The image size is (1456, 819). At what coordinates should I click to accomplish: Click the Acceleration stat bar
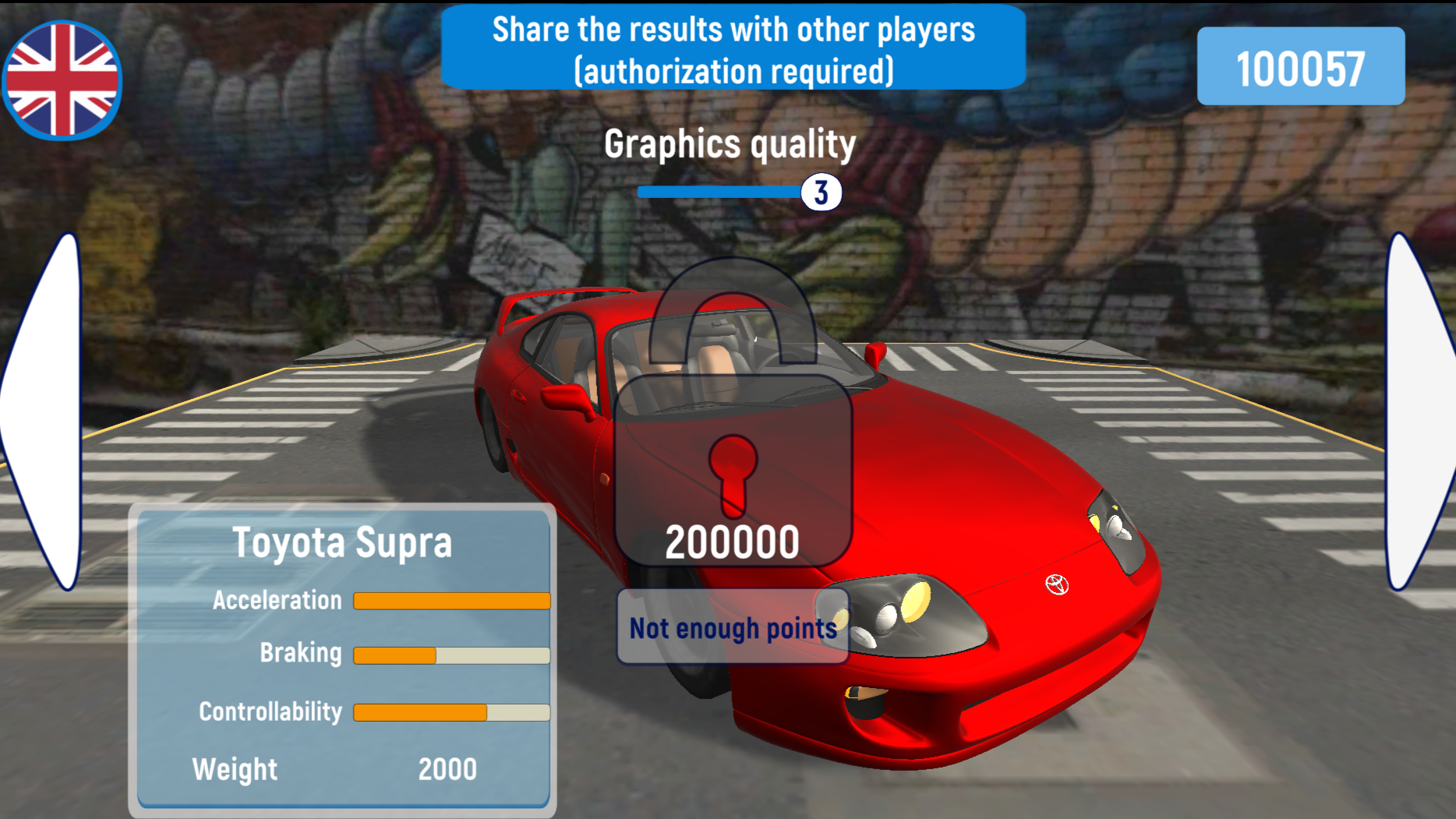coord(452,600)
